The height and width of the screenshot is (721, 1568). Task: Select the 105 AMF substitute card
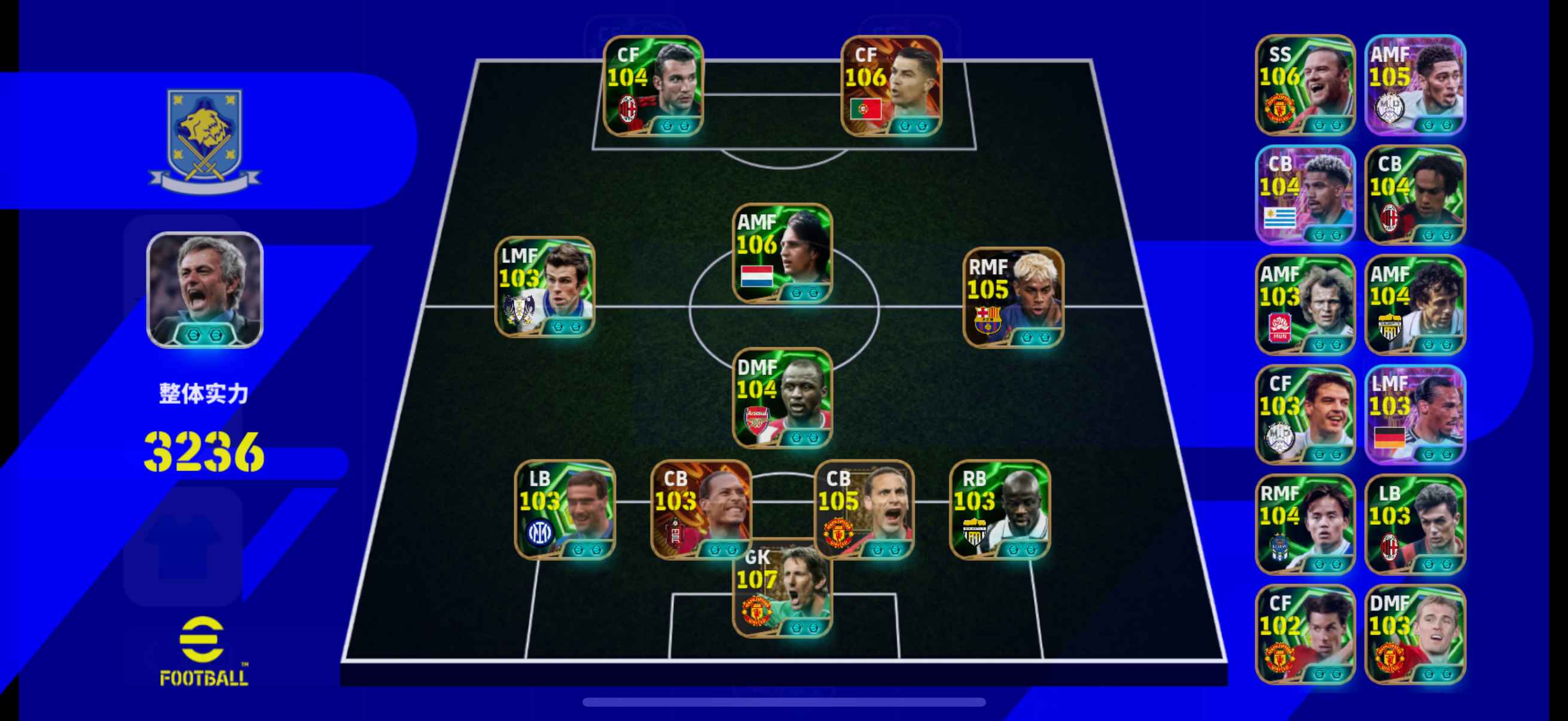tap(1415, 85)
